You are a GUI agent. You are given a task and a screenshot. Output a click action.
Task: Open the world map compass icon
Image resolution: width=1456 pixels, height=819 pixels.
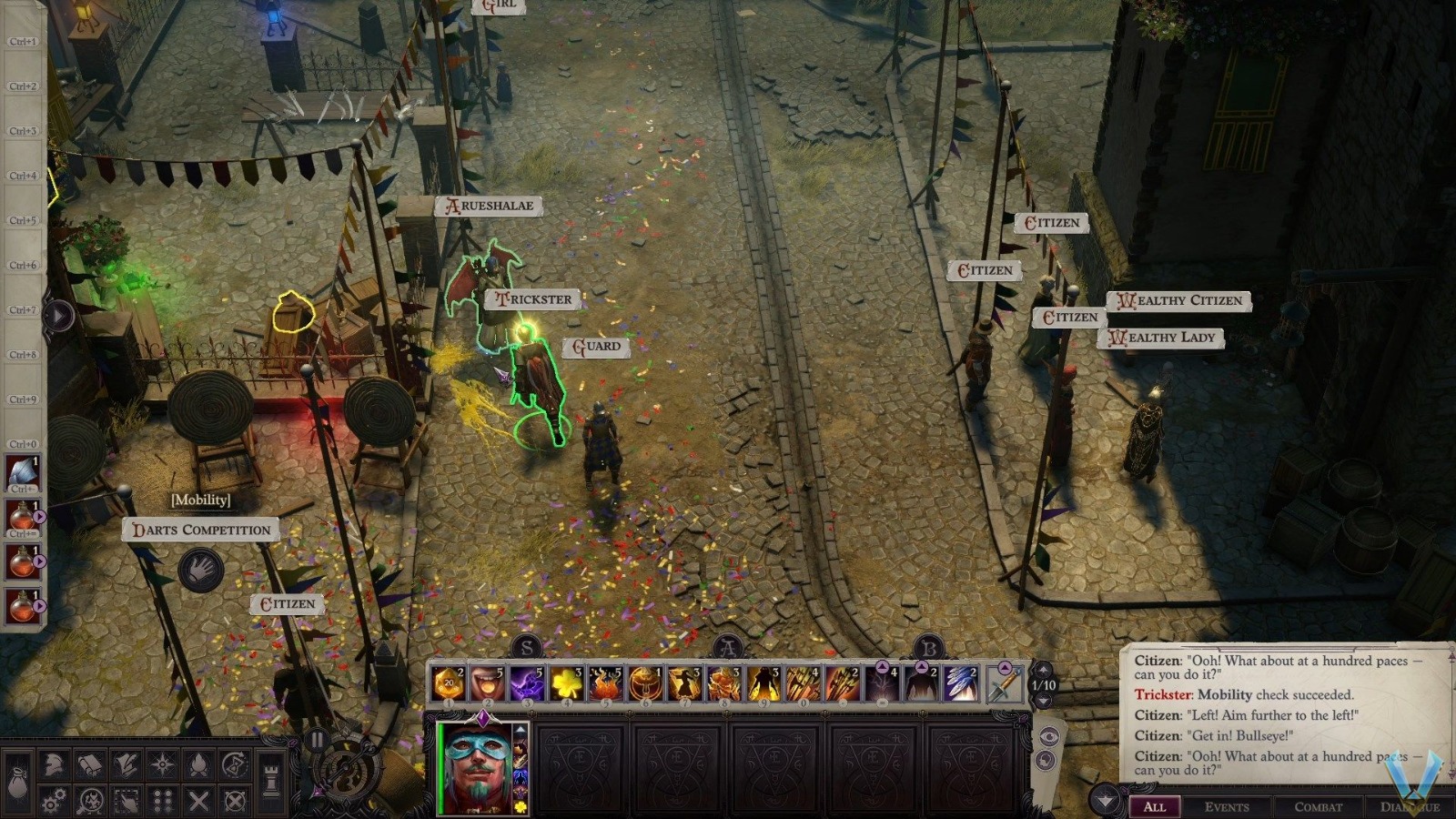click(162, 763)
